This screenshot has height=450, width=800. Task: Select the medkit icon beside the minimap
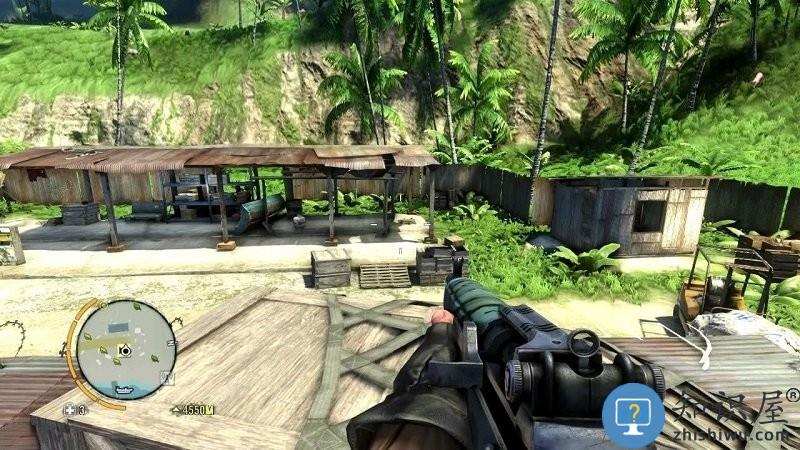tap(70, 409)
